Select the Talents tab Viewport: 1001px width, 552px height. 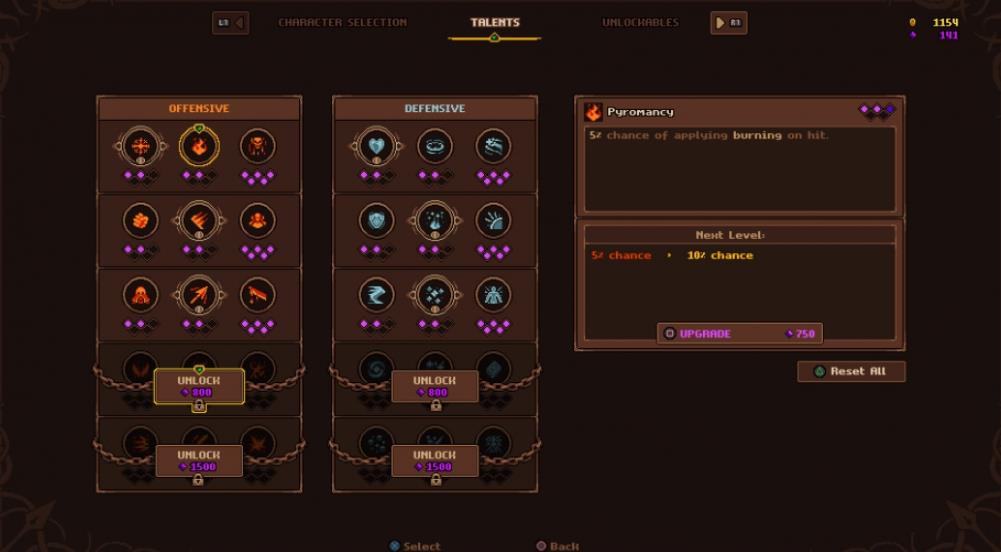tap(495, 22)
